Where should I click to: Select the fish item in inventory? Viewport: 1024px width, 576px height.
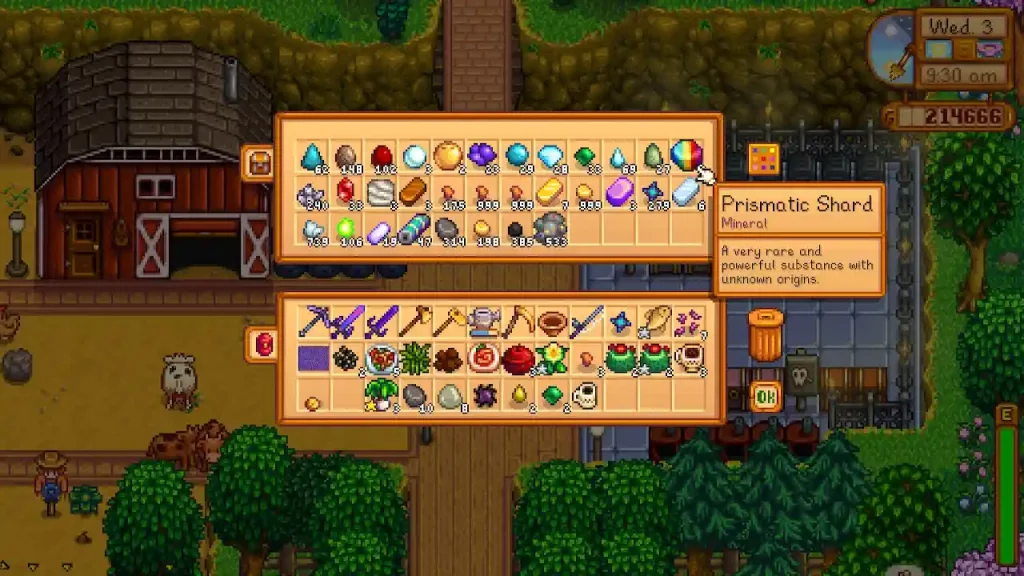click(x=653, y=322)
